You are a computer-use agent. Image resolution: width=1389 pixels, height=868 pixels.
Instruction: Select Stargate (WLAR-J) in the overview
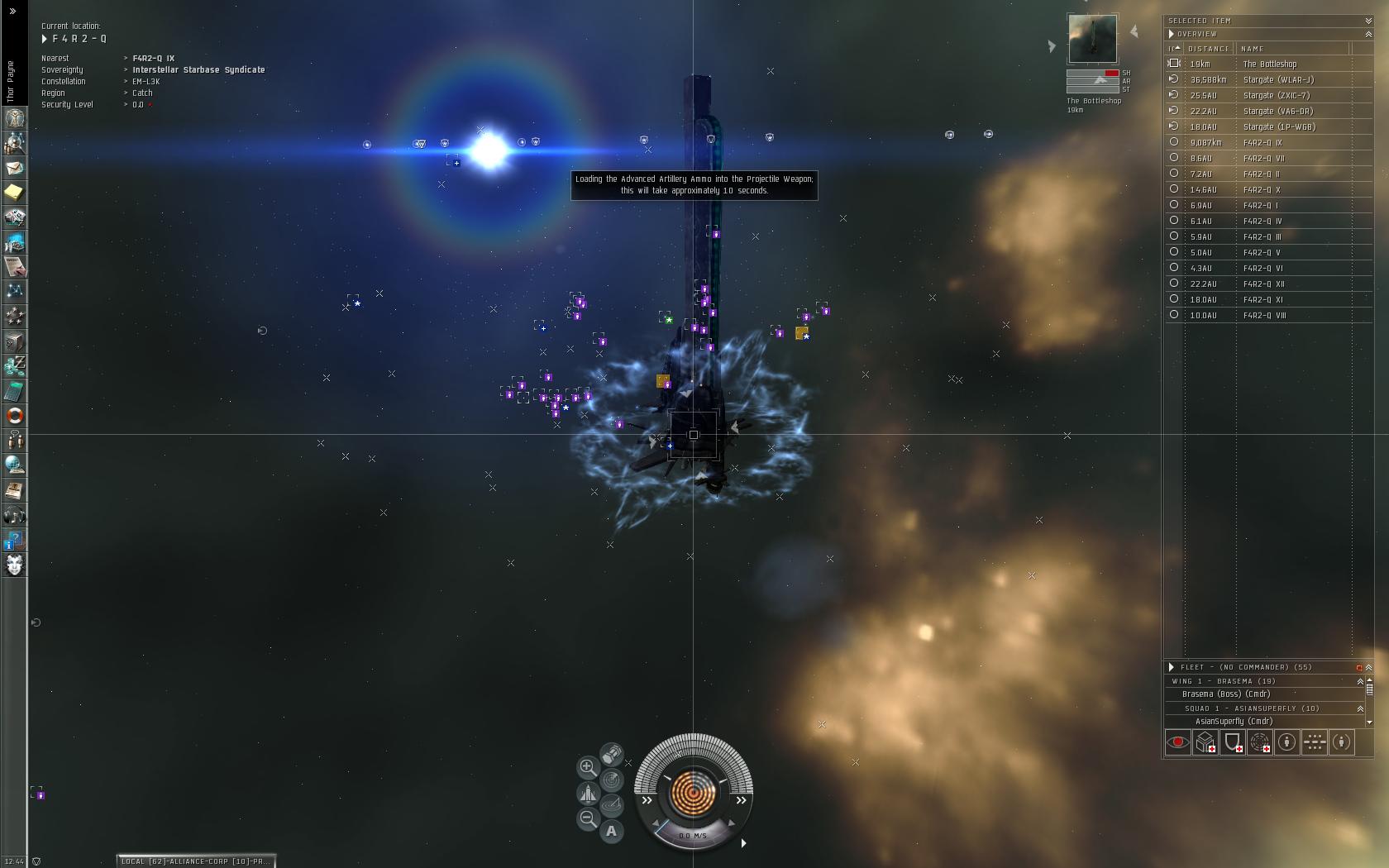tap(1278, 79)
